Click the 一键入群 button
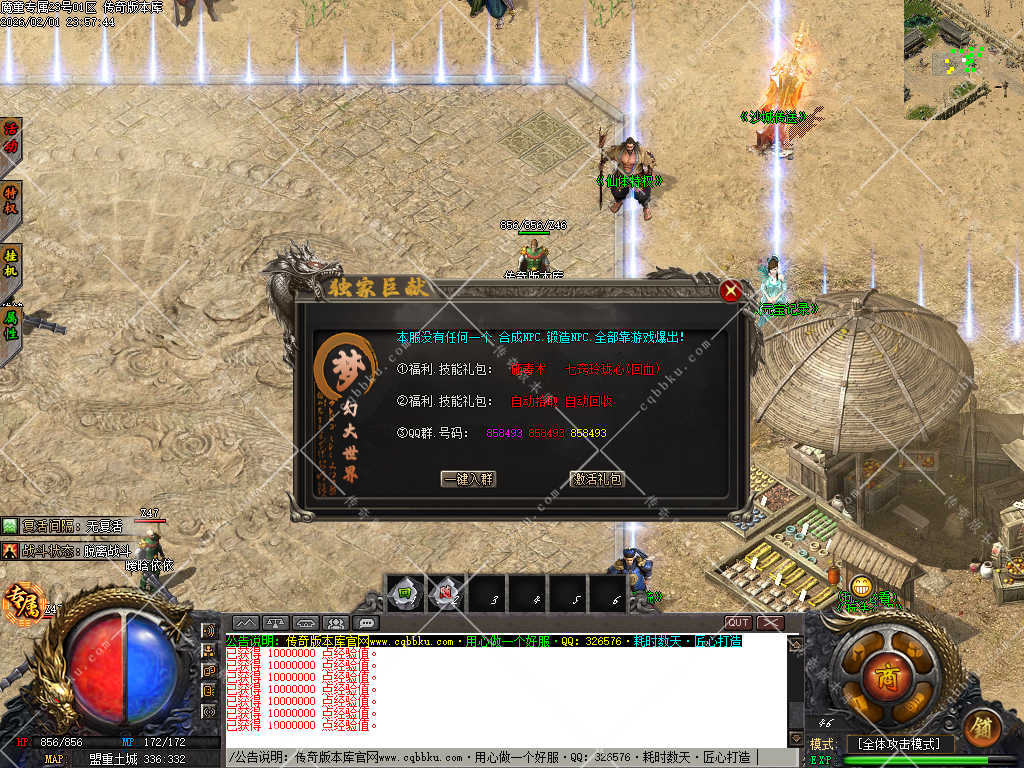Screen dimensions: 1024x768 tap(468, 479)
